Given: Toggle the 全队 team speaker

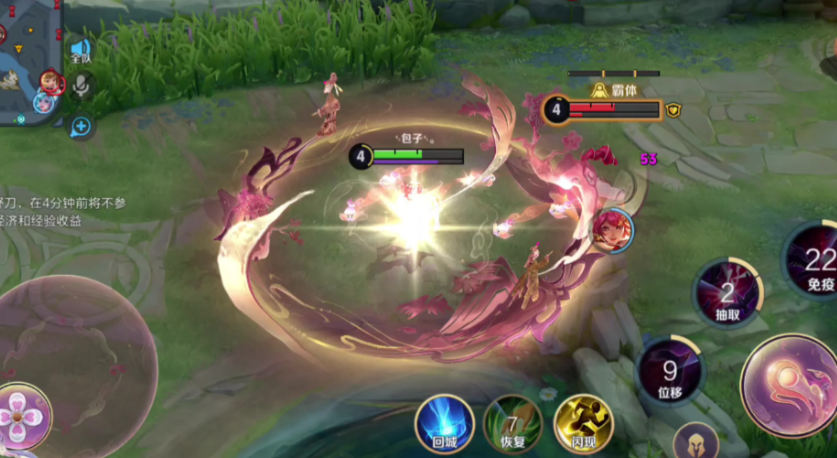Looking at the screenshot, I should point(80,50).
